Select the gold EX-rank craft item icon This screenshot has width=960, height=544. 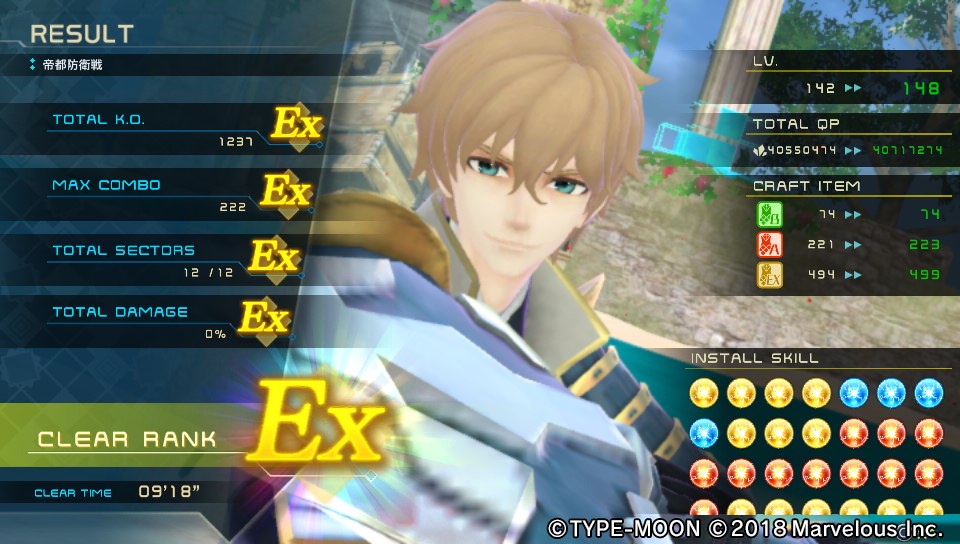(770, 275)
